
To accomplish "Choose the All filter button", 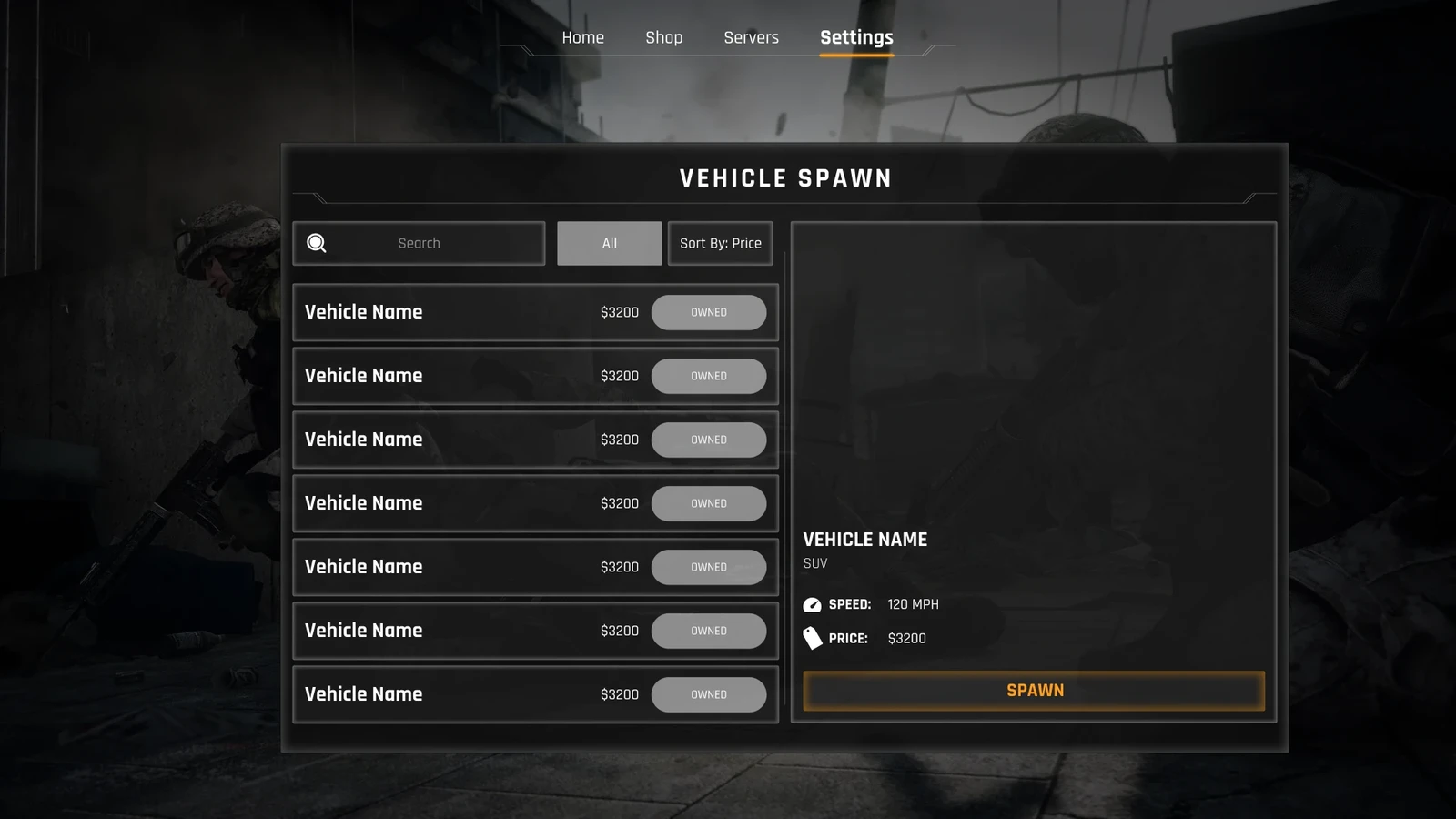I will coord(609,243).
